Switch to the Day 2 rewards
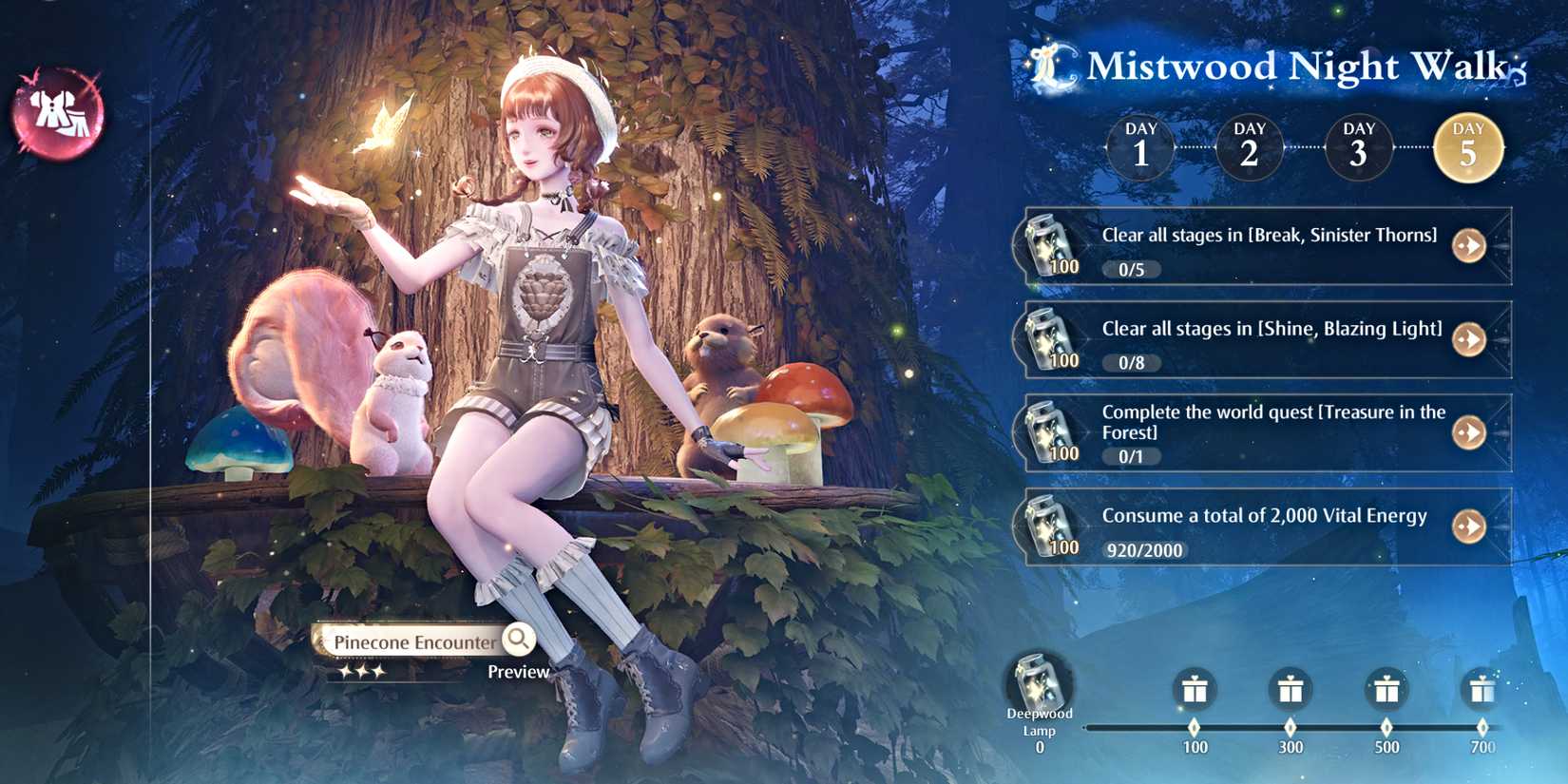Screen dimensions: 1568x784 1249,144
